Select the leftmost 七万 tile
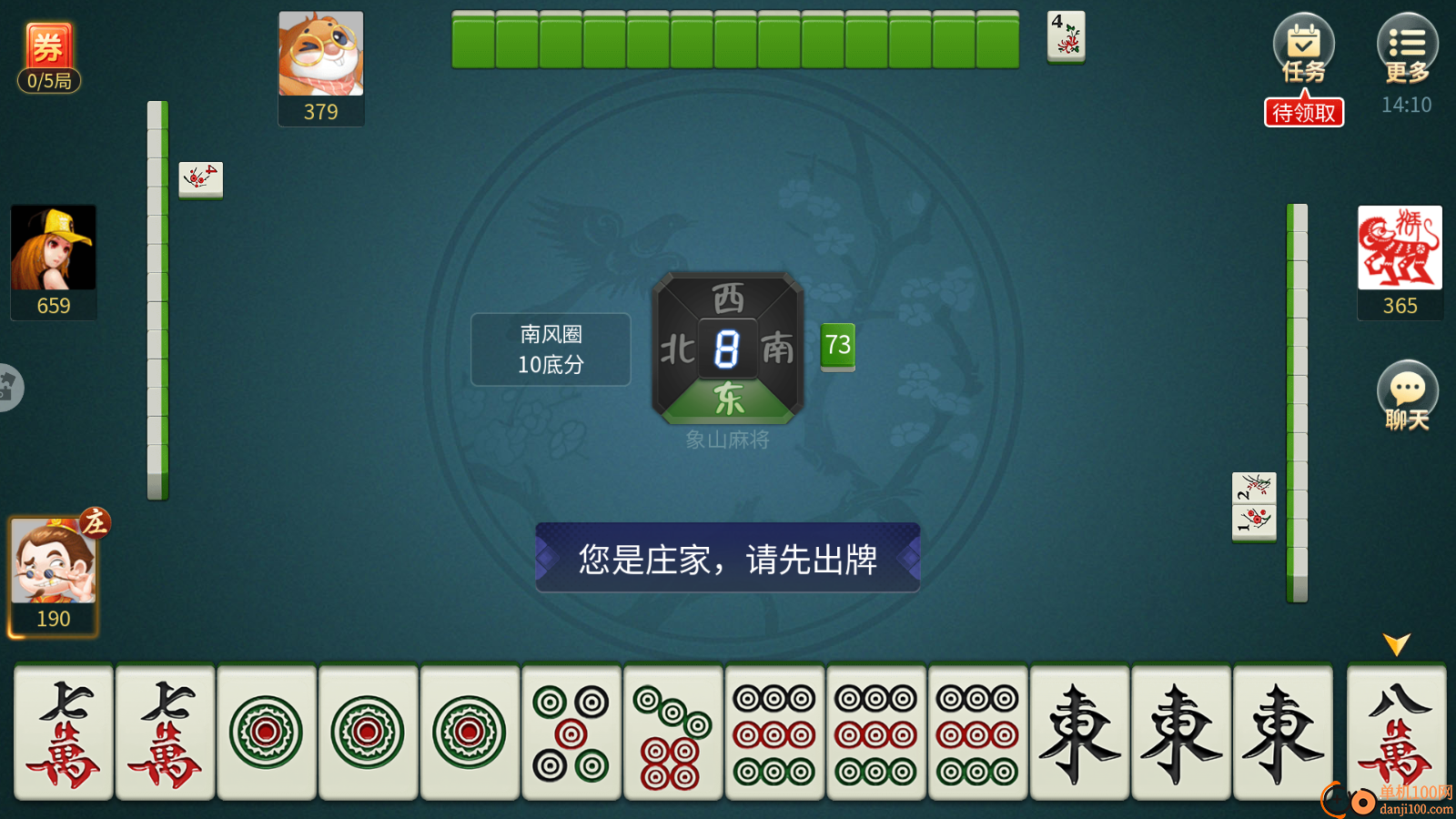The width and height of the screenshot is (1456, 819). pyautogui.click(x=64, y=733)
